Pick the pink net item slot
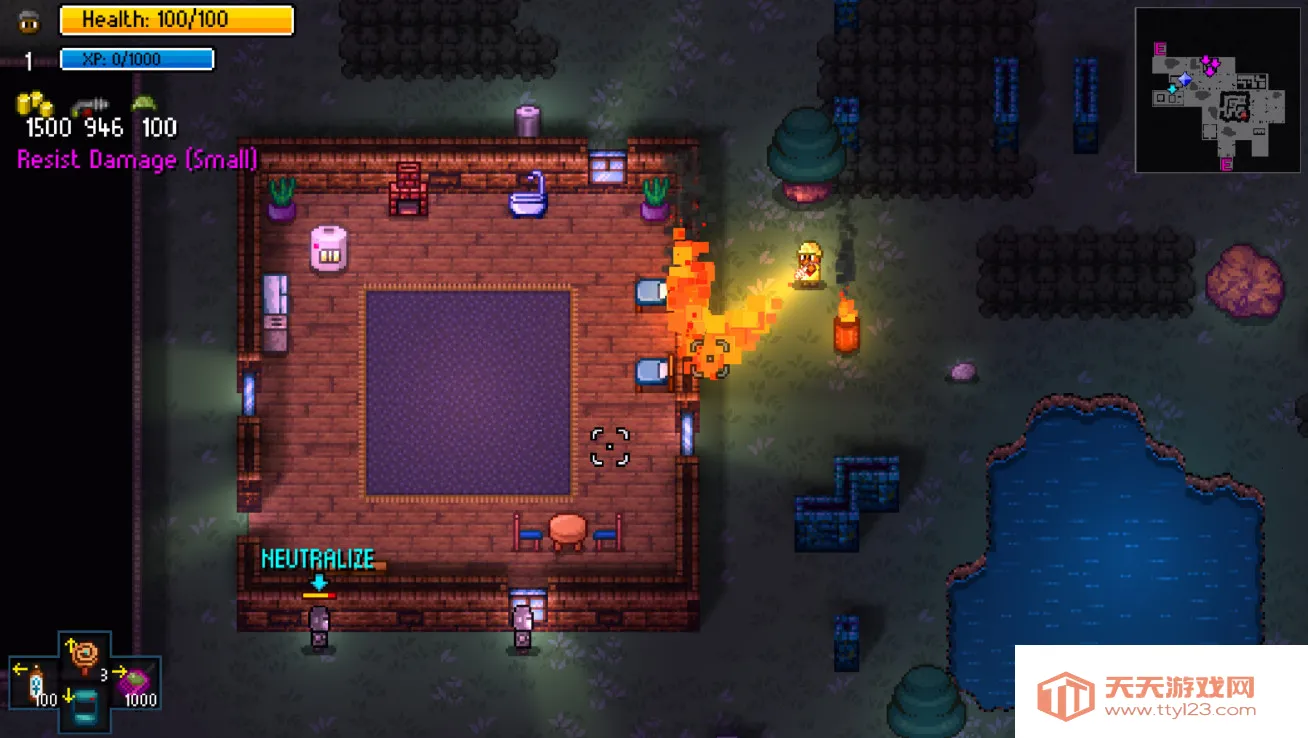 click(x=134, y=683)
